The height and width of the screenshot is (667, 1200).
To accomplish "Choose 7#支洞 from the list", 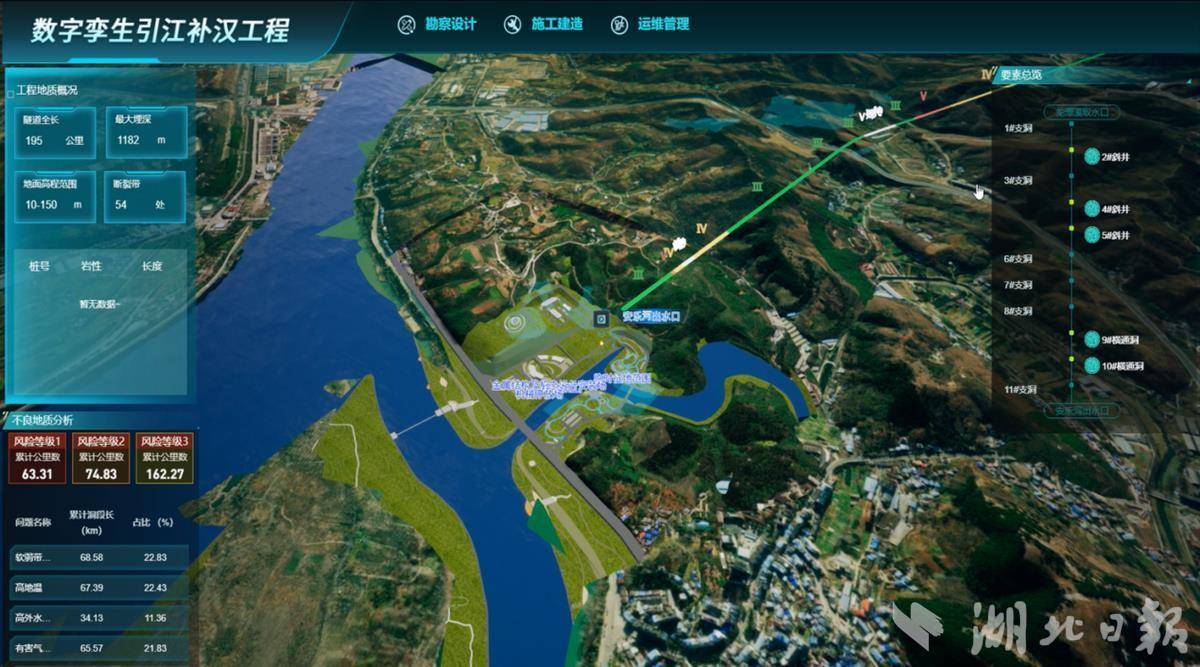I will point(1018,285).
